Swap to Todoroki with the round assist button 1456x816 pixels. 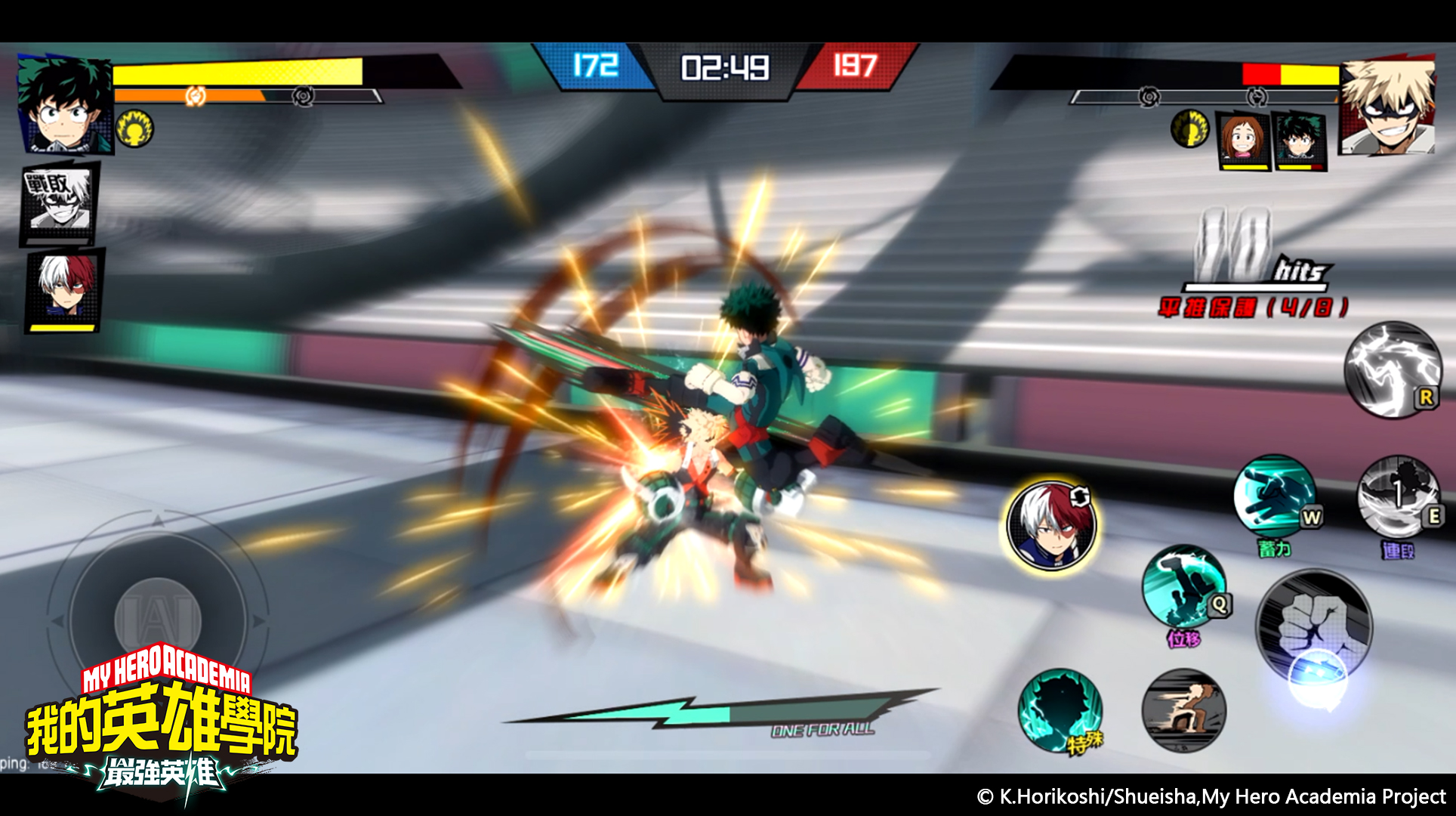click(x=1051, y=525)
